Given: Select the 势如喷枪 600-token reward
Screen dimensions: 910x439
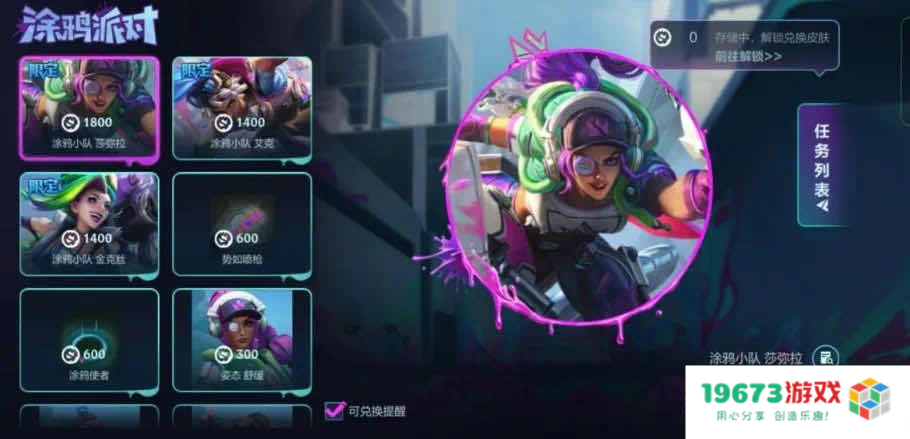Looking at the screenshot, I should click(242, 223).
